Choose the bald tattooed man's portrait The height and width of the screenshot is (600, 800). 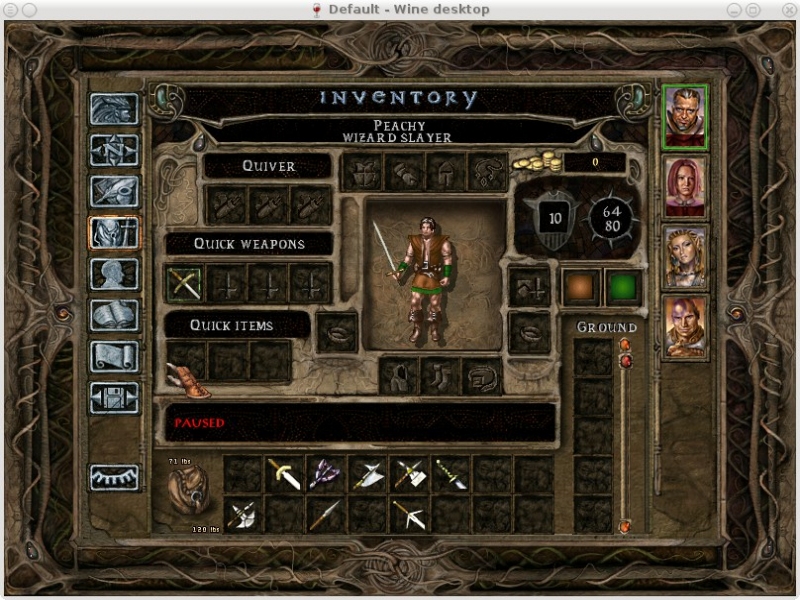(685, 327)
